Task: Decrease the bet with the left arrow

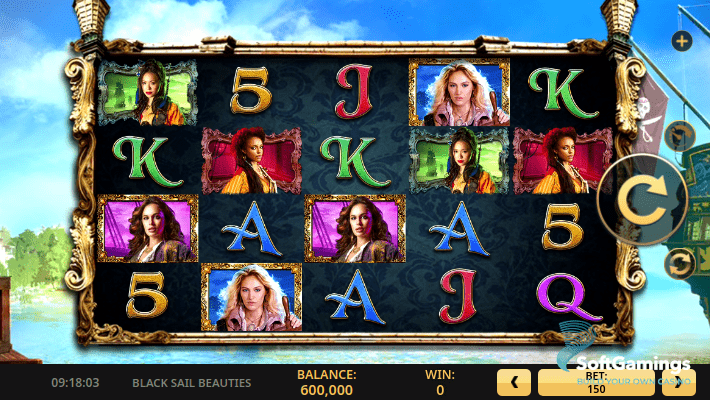Action: (x=514, y=382)
